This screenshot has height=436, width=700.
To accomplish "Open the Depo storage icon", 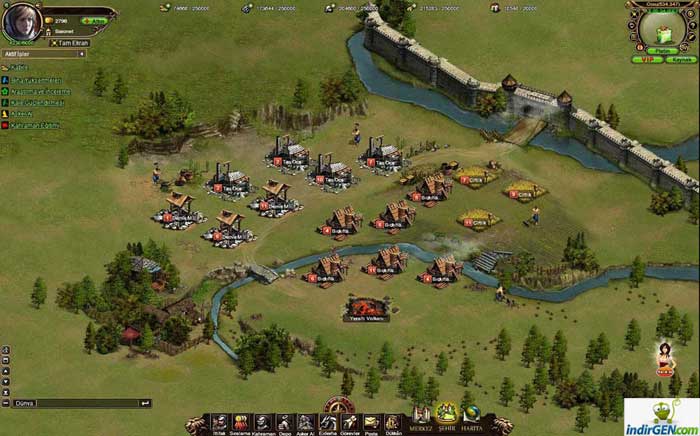I will [283, 423].
